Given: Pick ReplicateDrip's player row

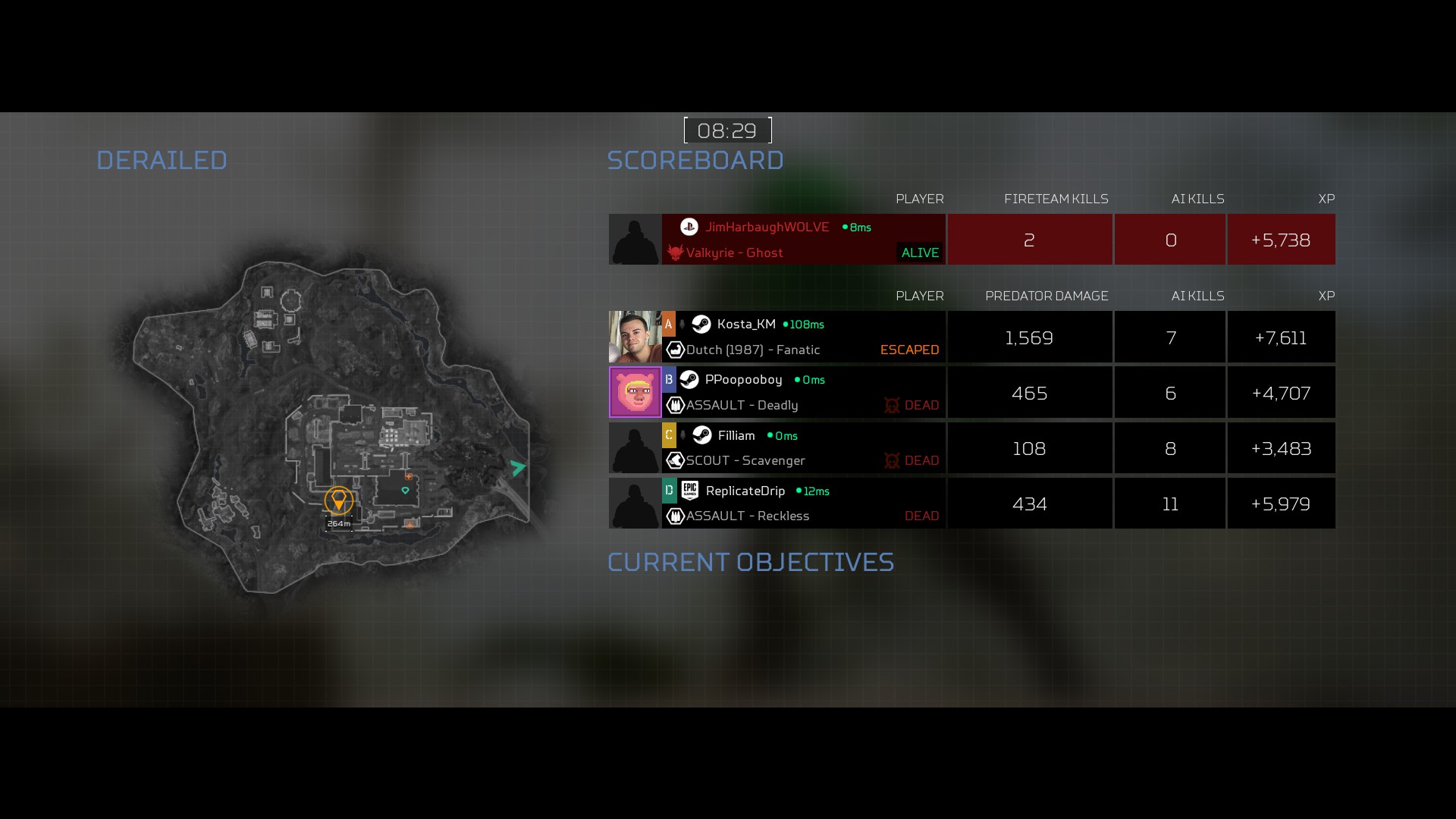Looking at the screenshot, I should (804, 504).
